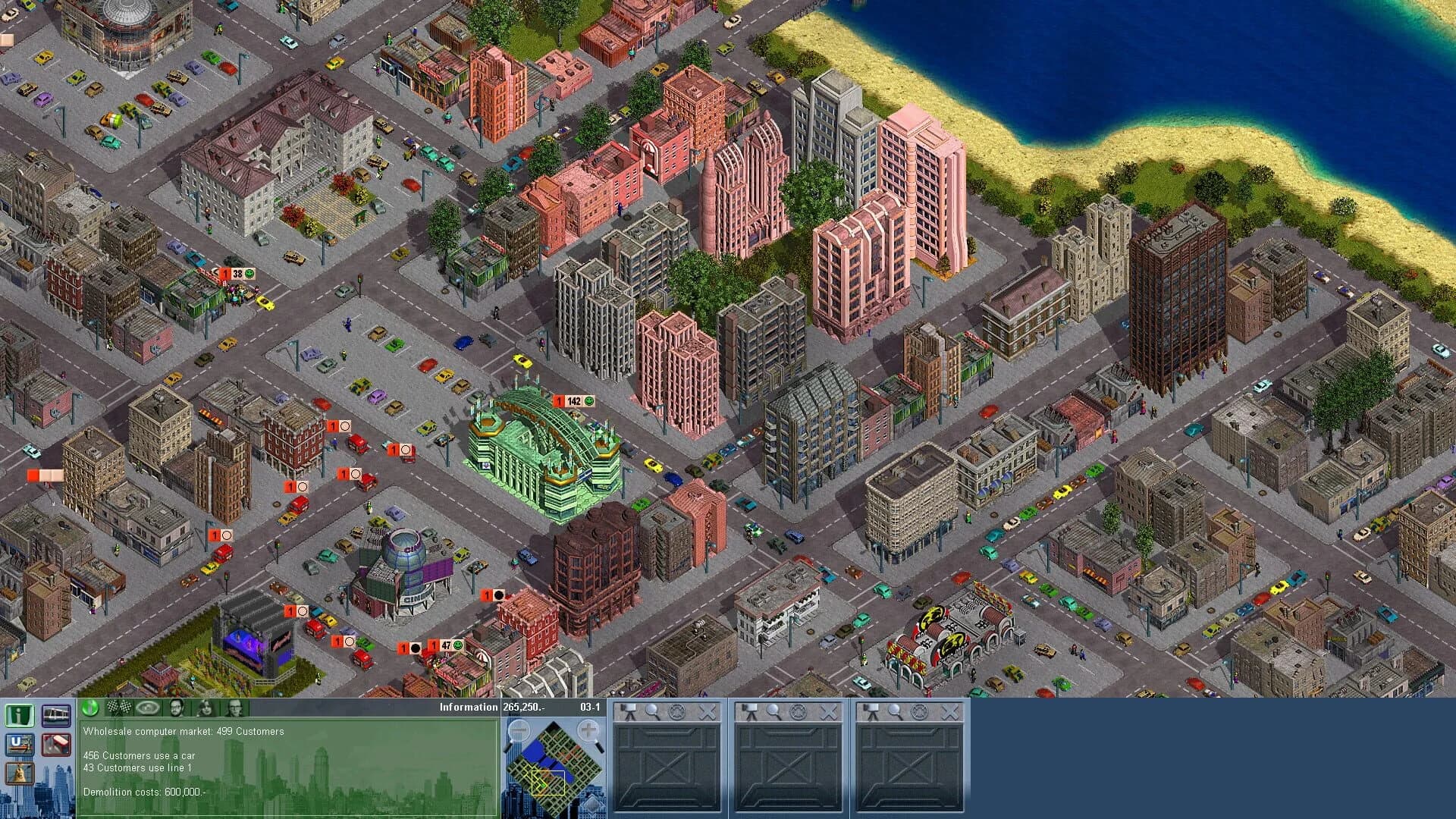1456x819 pixels.
Task: Click the X to clear the first camera view
Action: click(x=707, y=711)
